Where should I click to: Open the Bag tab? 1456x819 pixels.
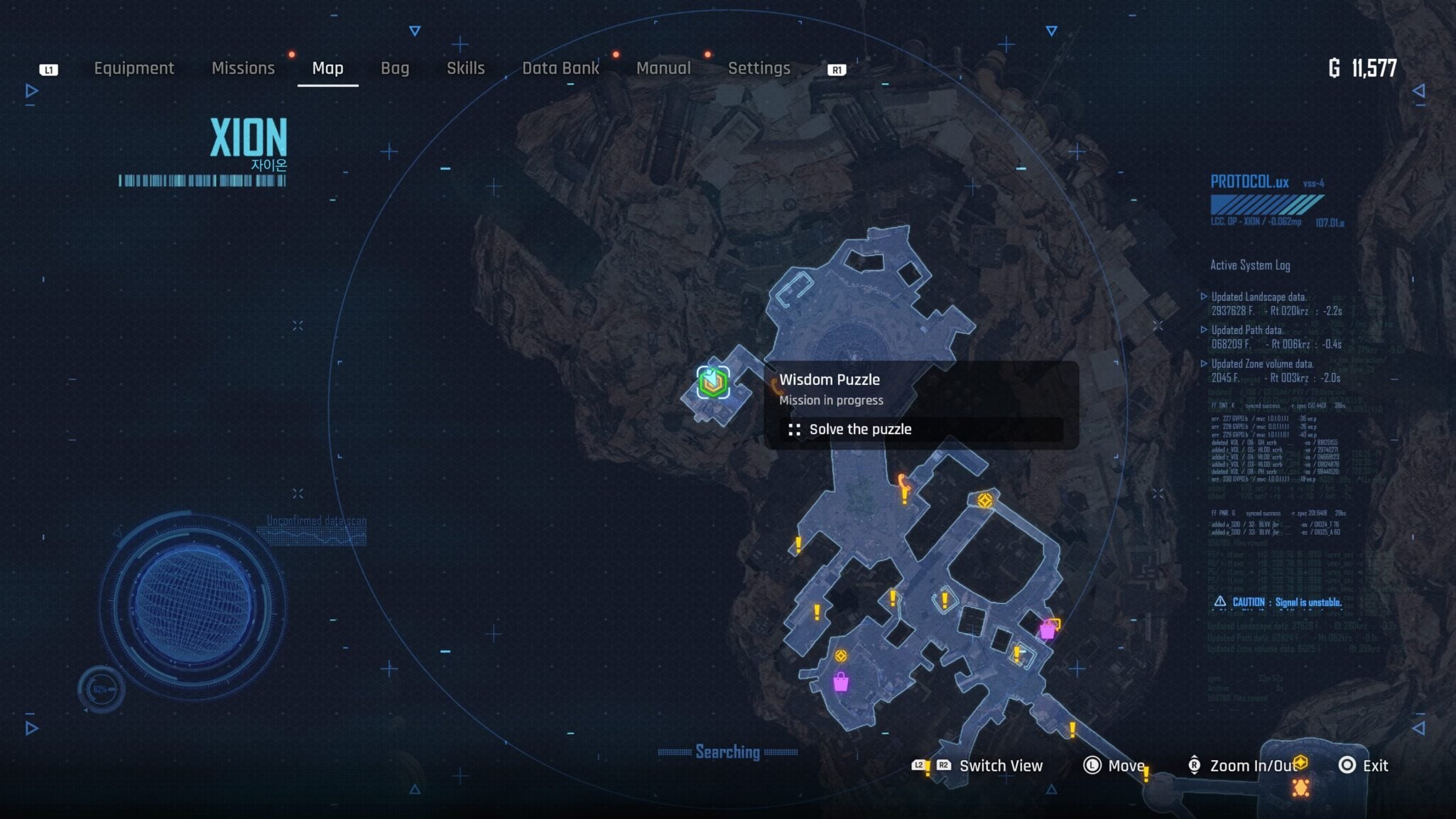tap(395, 68)
